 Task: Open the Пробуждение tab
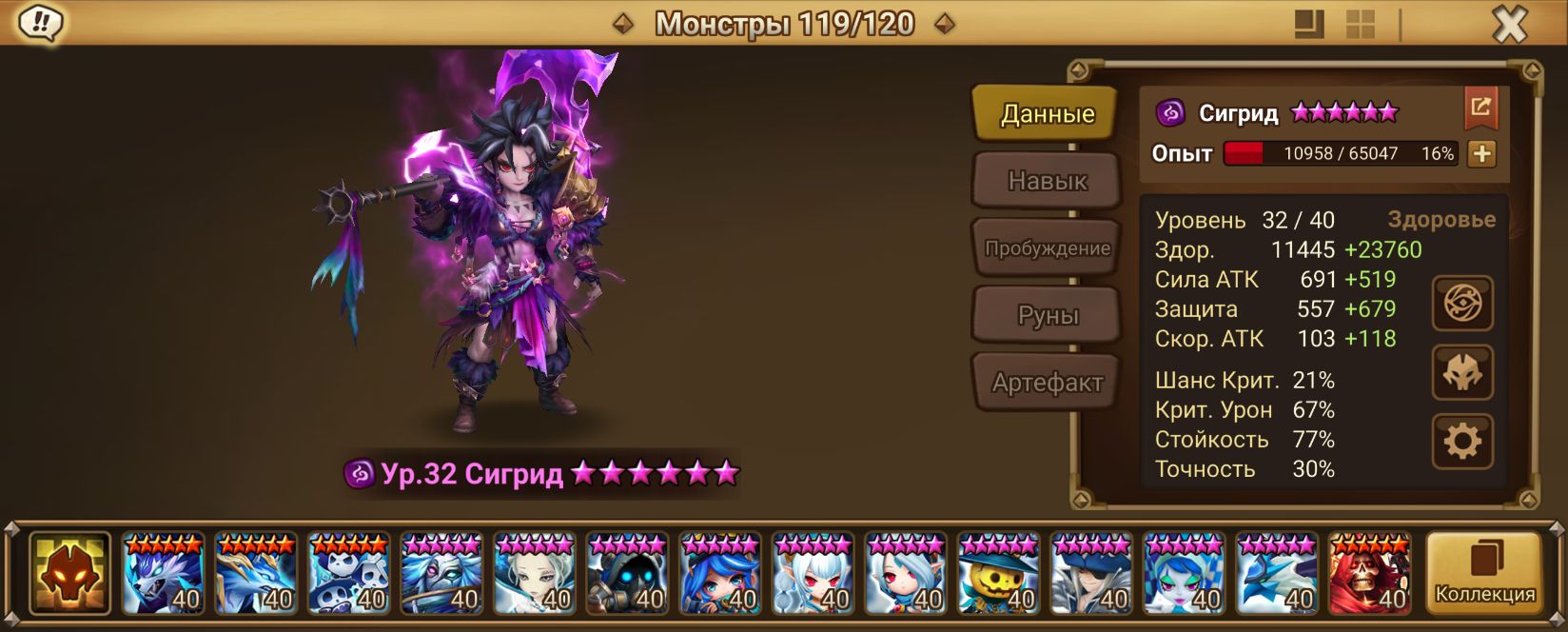tap(1047, 248)
